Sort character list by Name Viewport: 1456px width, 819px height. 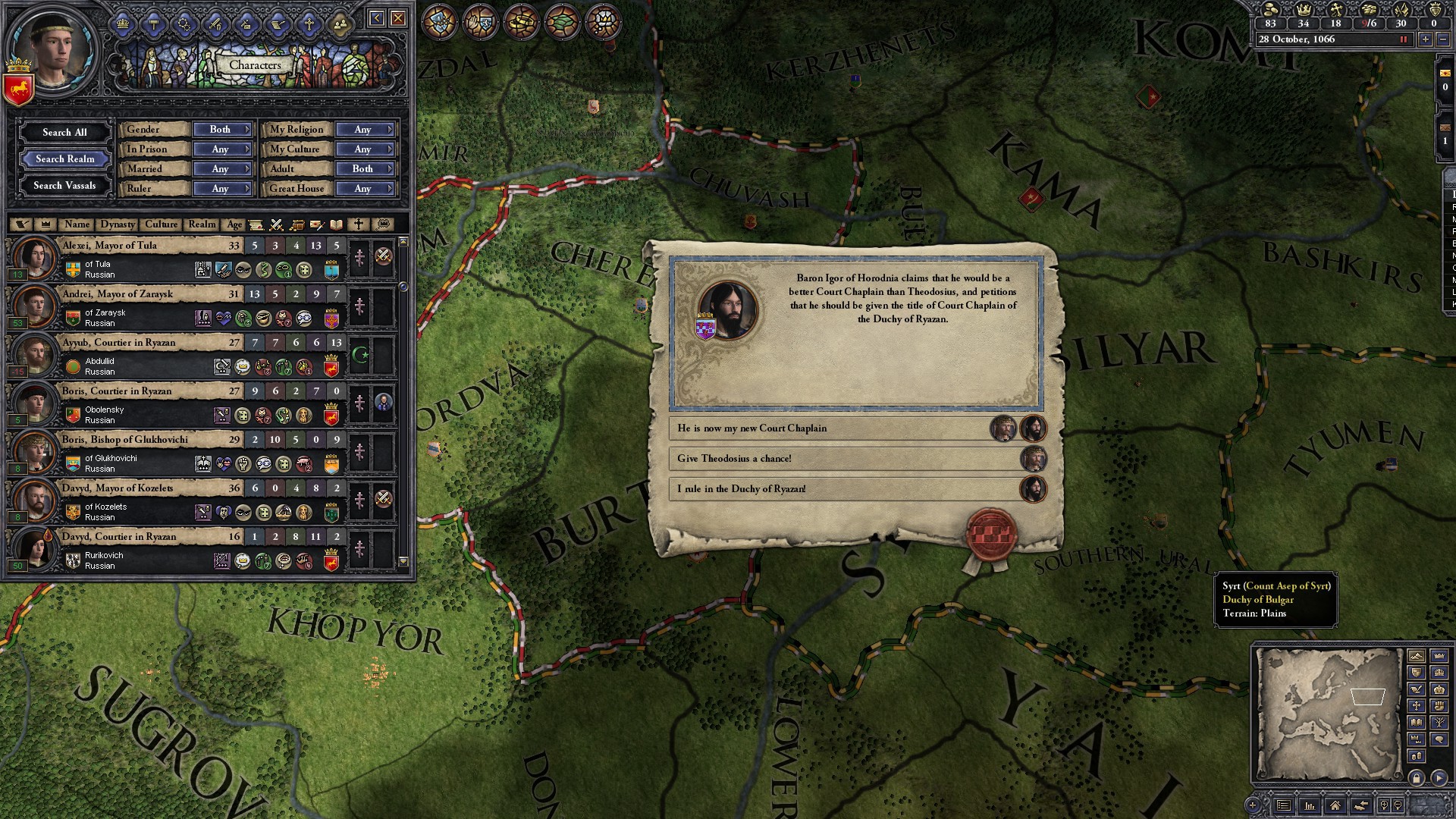click(x=77, y=224)
